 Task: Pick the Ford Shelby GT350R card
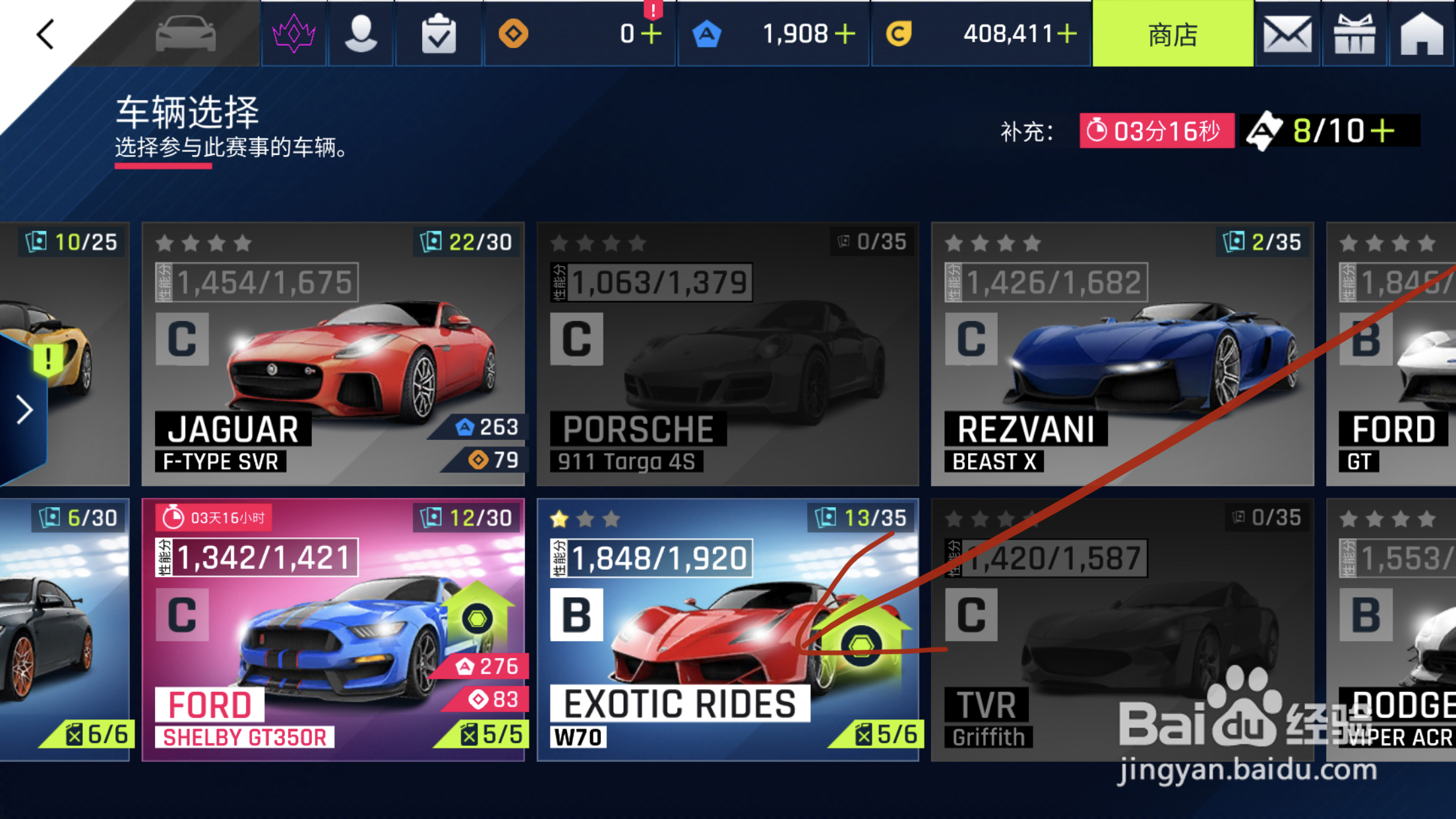[333, 630]
